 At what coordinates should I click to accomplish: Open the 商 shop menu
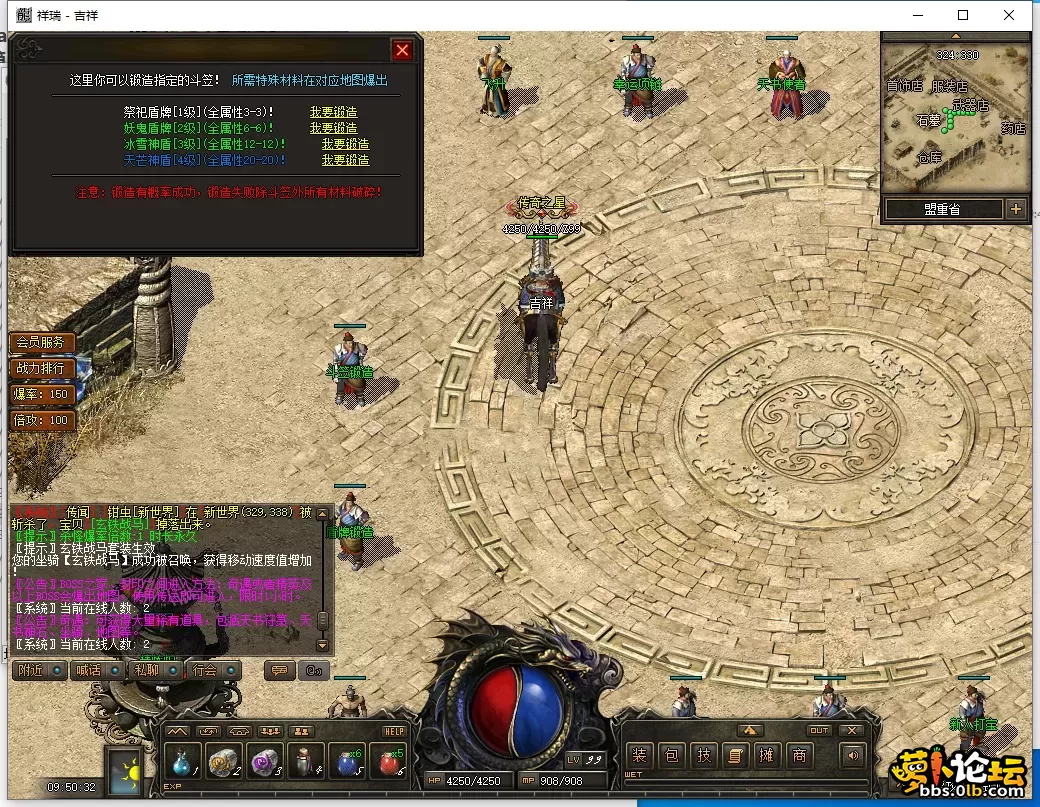coord(799,756)
